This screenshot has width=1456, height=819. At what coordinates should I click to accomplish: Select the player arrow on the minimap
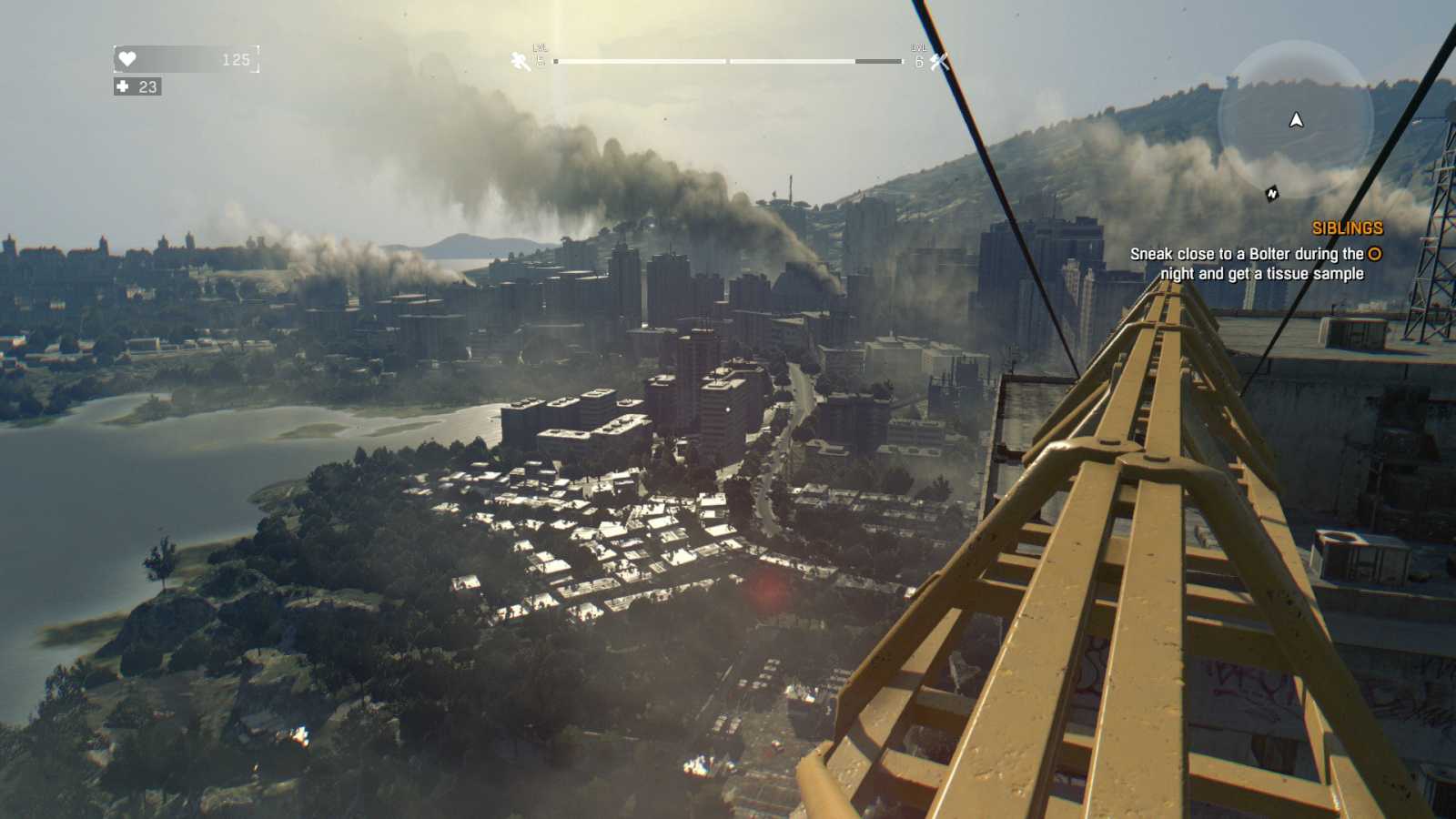[x=1294, y=119]
